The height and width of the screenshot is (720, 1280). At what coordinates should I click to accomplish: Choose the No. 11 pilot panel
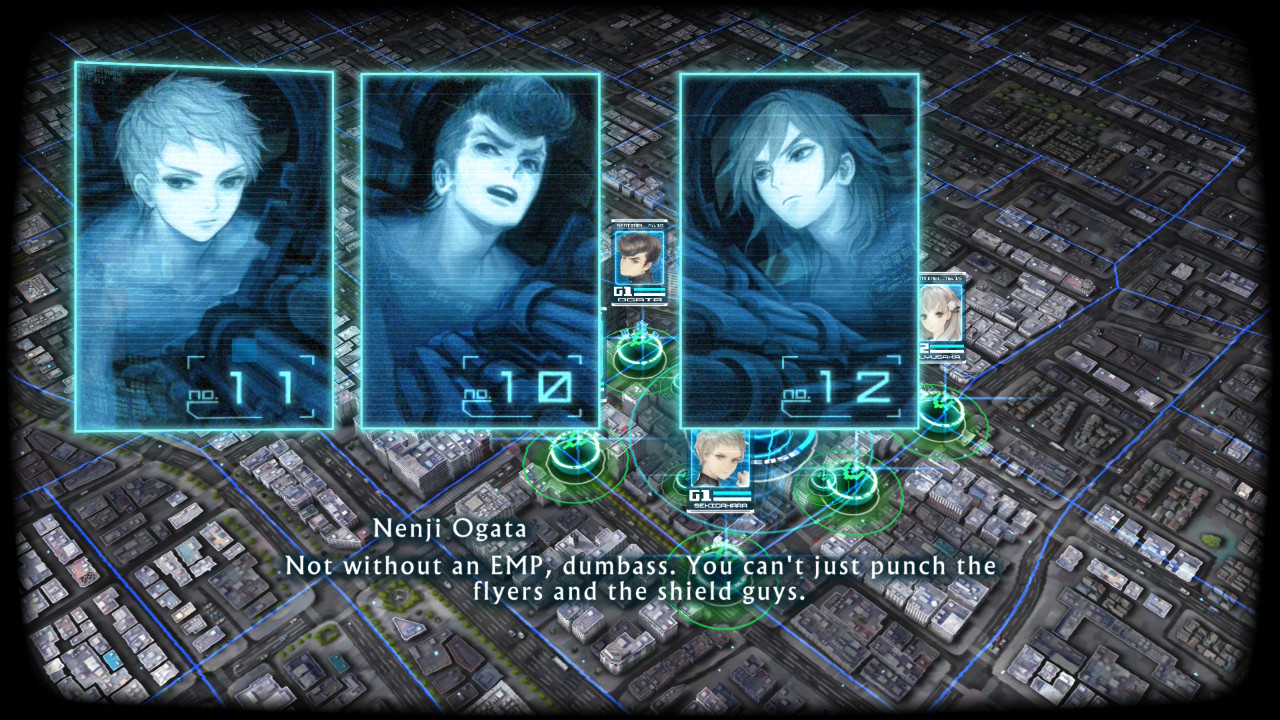204,247
